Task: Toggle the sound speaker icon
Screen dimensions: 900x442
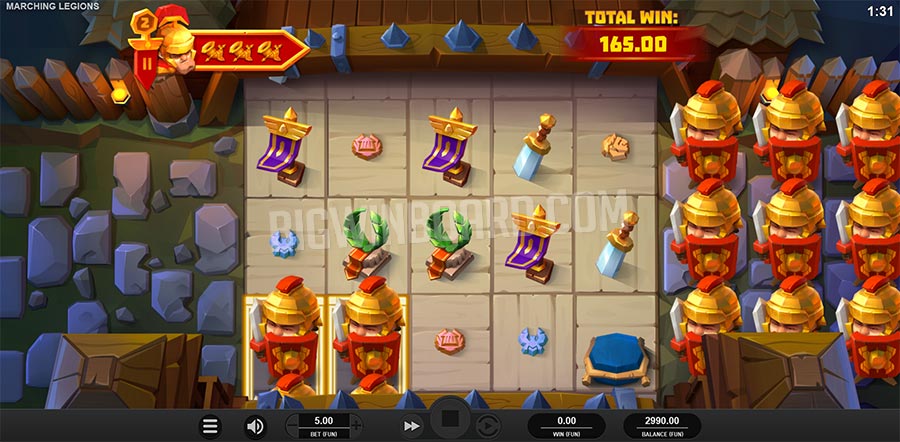Action: (x=255, y=426)
